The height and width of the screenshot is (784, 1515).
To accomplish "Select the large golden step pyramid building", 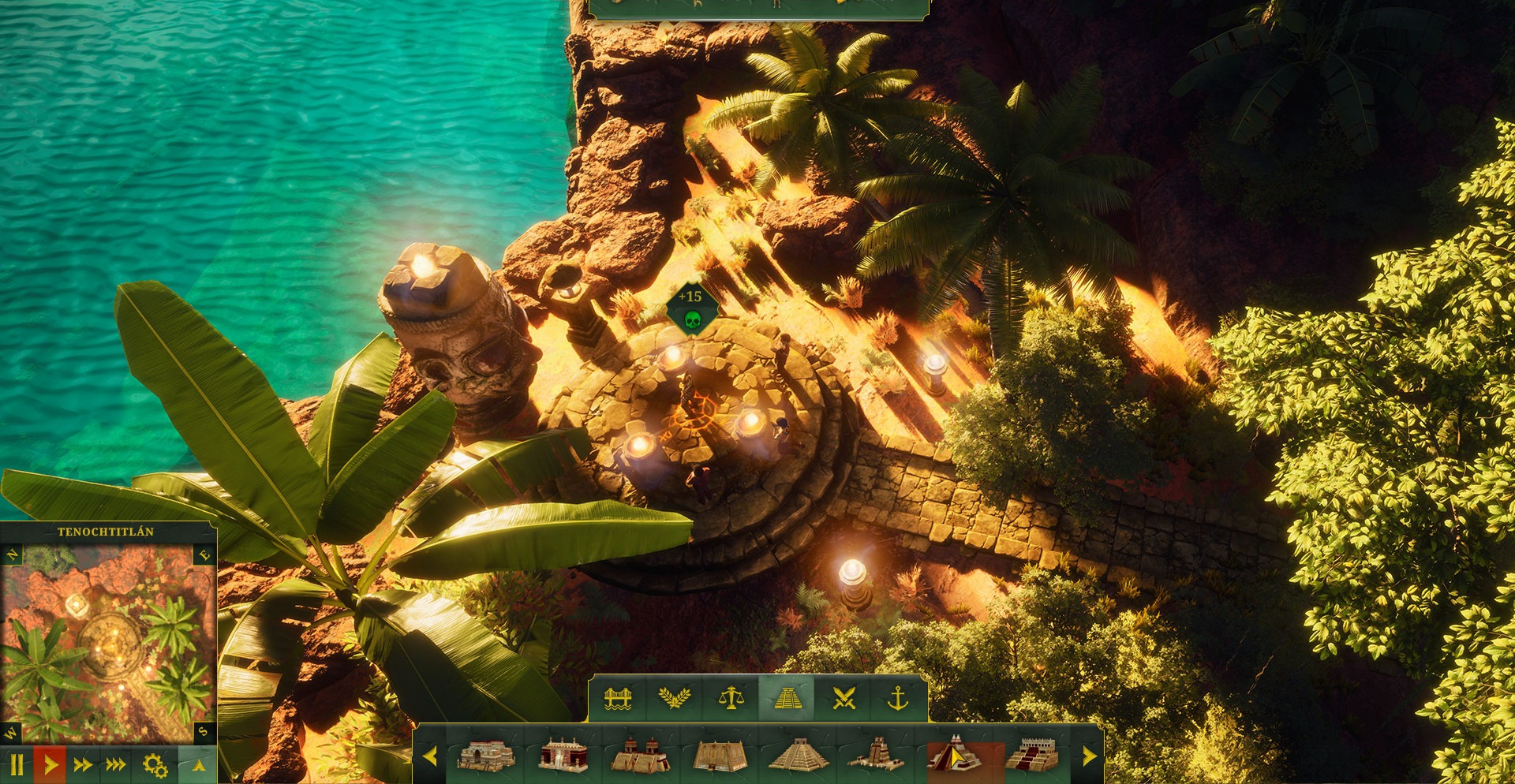I will (798, 755).
